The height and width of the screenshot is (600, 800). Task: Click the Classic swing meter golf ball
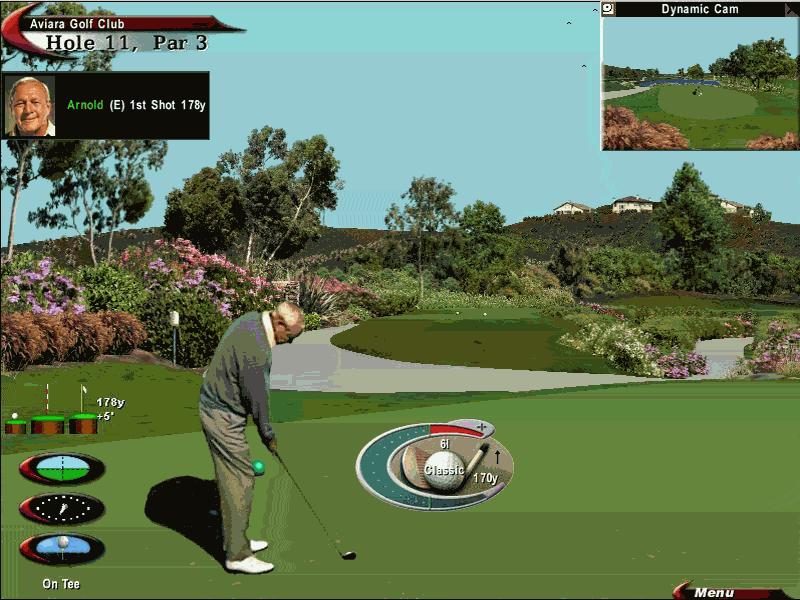443,470
